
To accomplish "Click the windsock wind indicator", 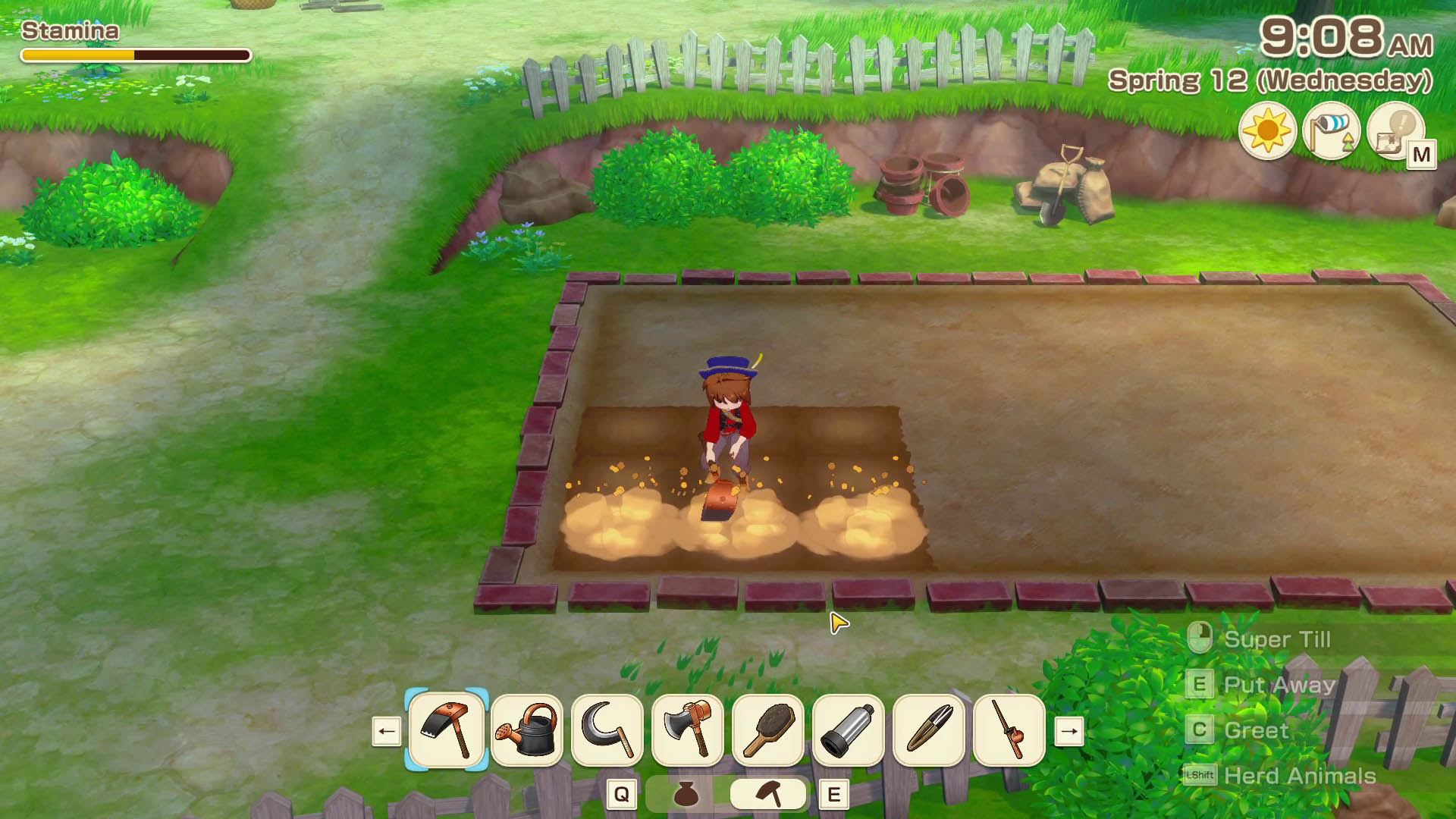I will point(1332,132).
